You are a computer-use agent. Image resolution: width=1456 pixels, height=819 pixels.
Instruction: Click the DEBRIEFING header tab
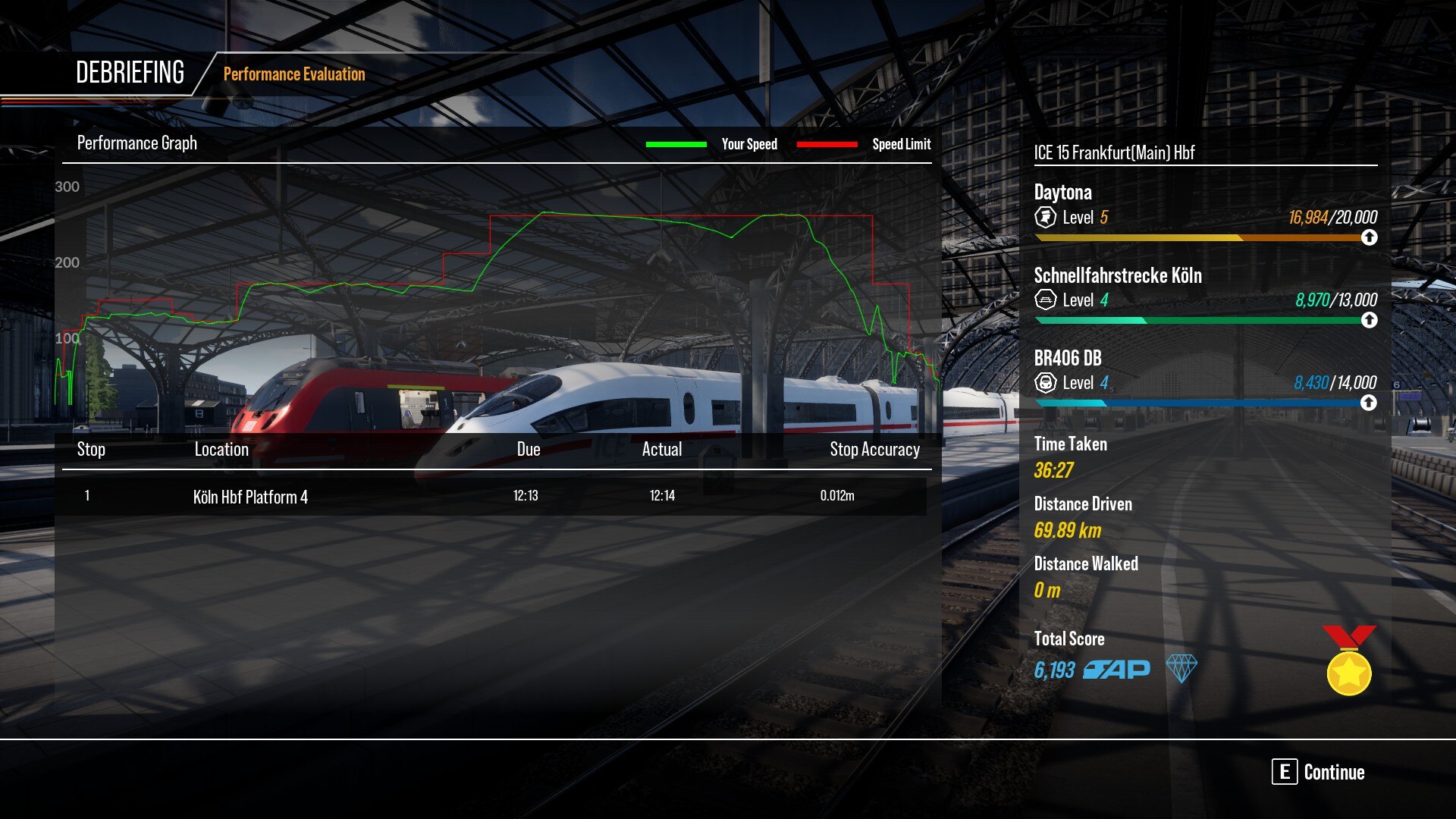coord(130,72)
